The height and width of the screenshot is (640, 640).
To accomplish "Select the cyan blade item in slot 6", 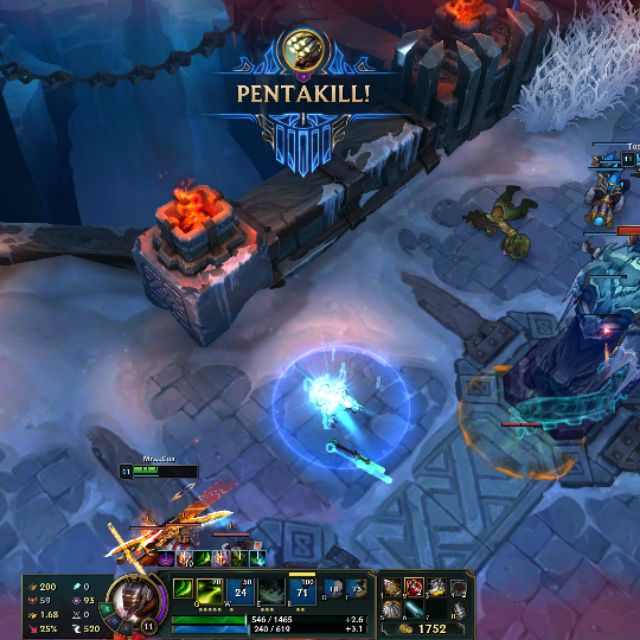I will point(413,609).
